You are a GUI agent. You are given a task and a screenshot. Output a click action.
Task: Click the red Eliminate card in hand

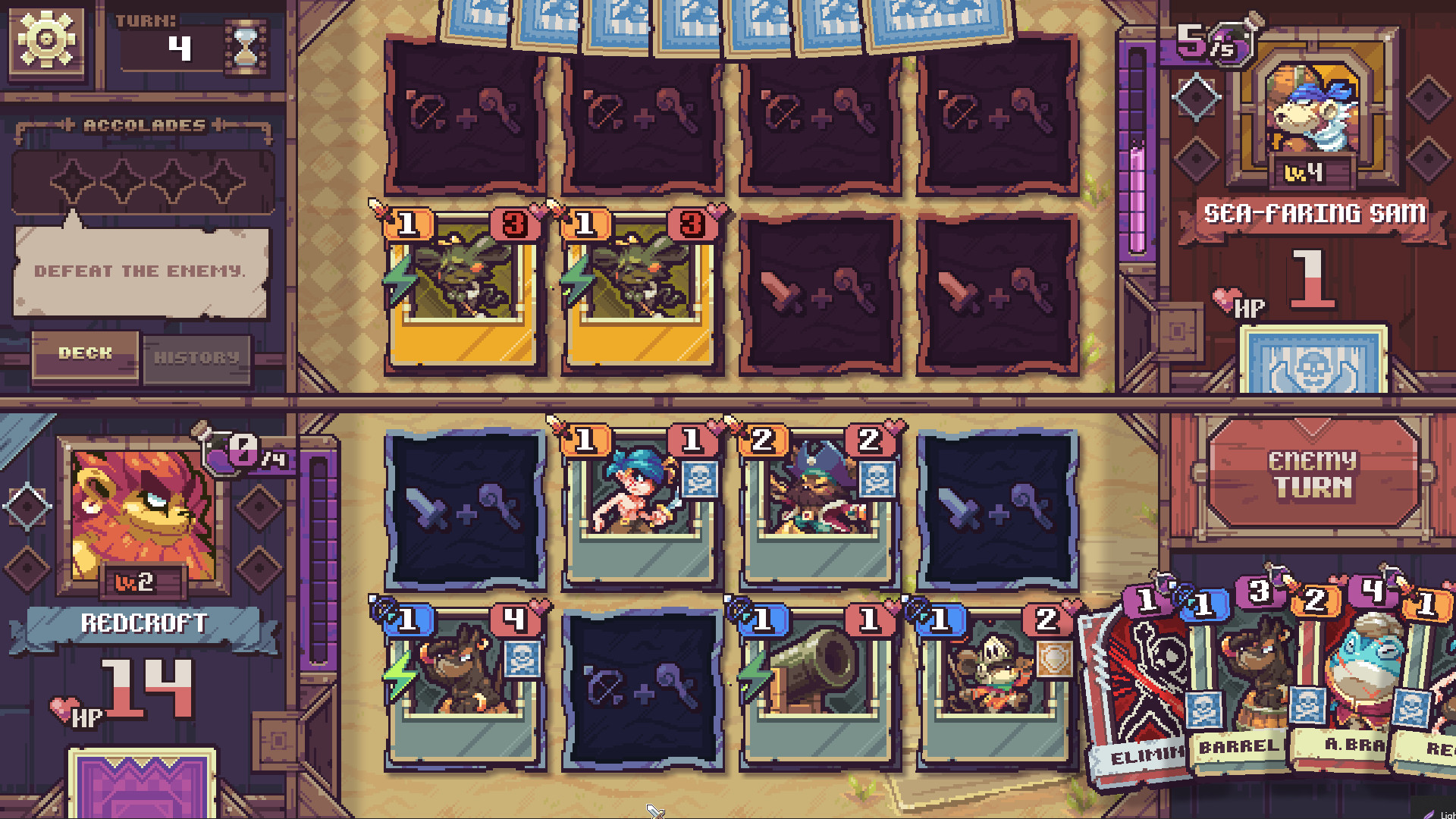point(1138,675)
